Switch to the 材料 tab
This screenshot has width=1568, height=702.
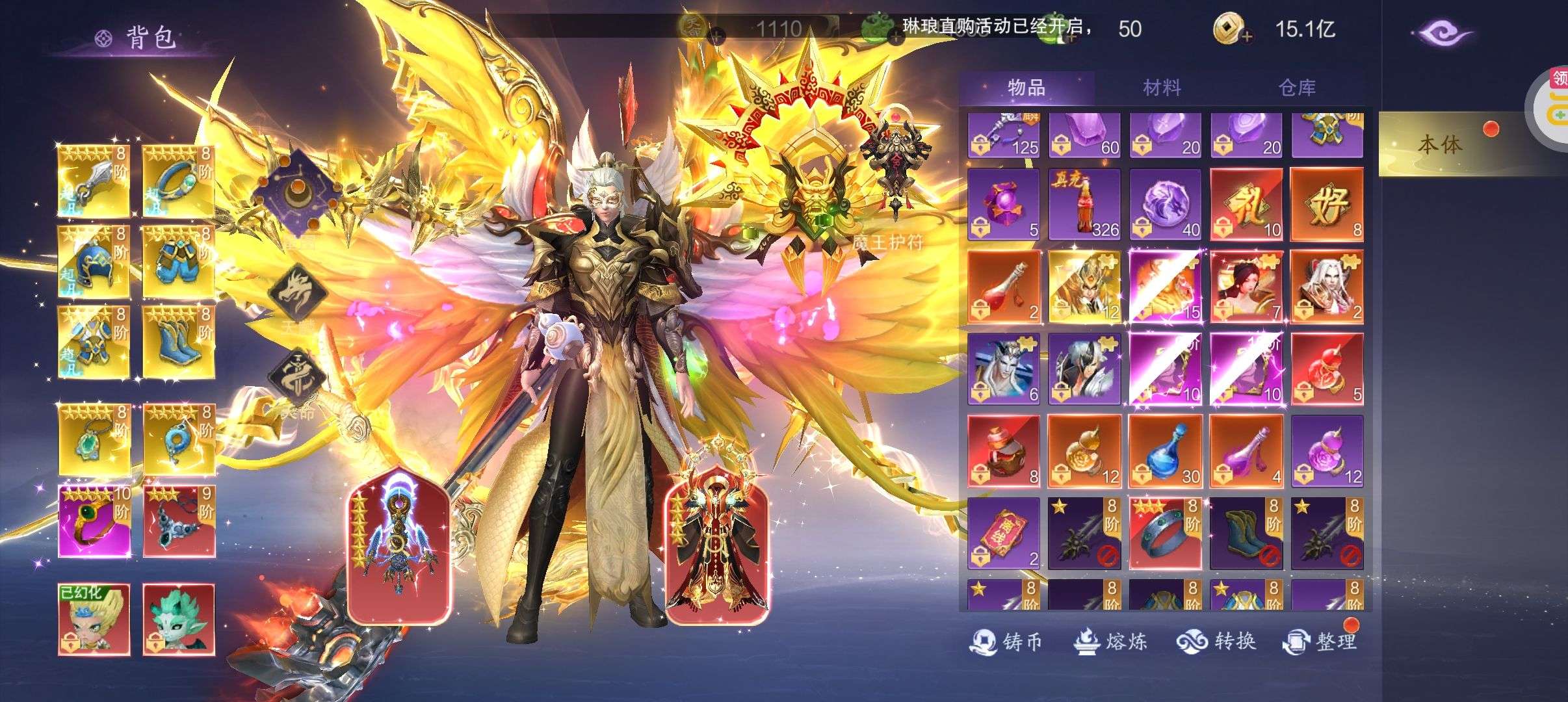pyautogui.click(x=1161, y=88)
